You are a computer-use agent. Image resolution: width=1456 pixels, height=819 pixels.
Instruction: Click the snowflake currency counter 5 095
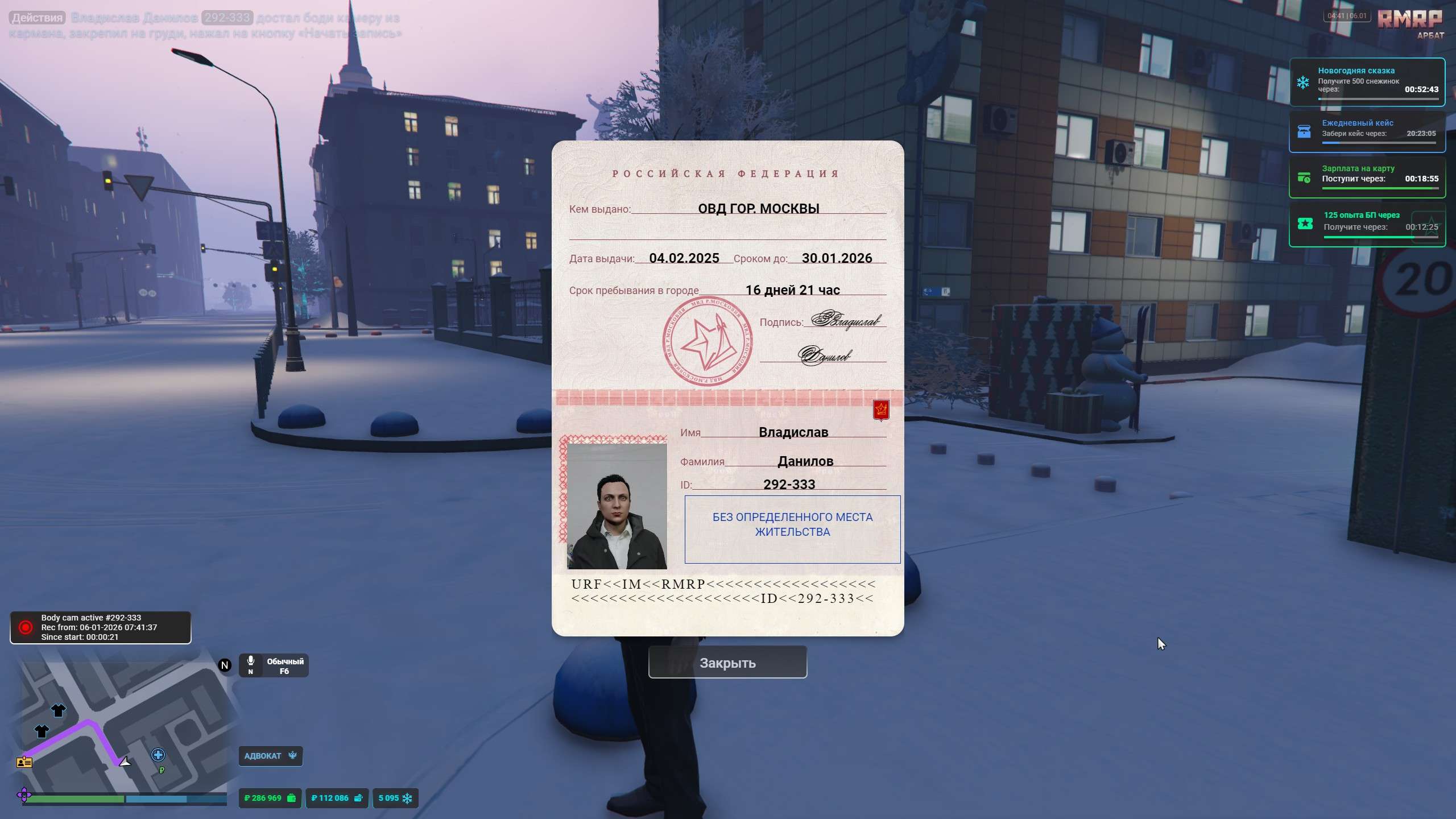point(395,798)
